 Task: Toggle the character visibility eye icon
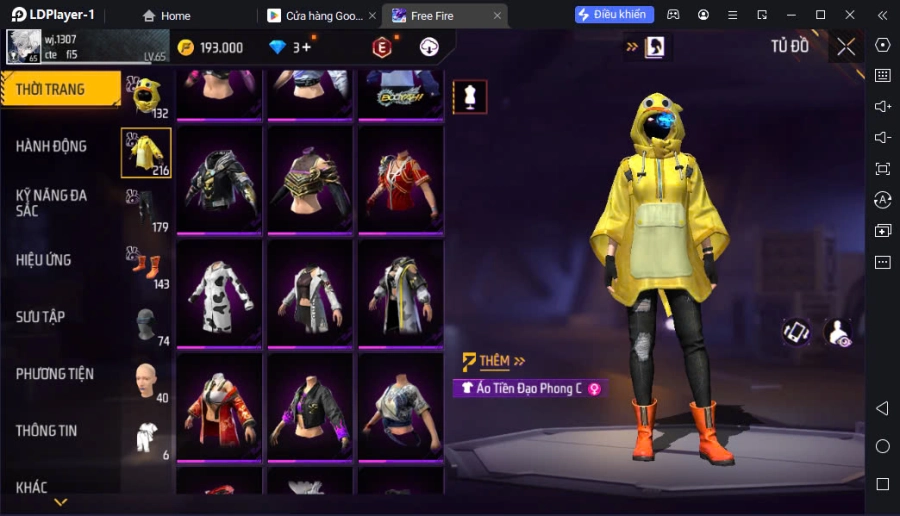coord(838,334)
